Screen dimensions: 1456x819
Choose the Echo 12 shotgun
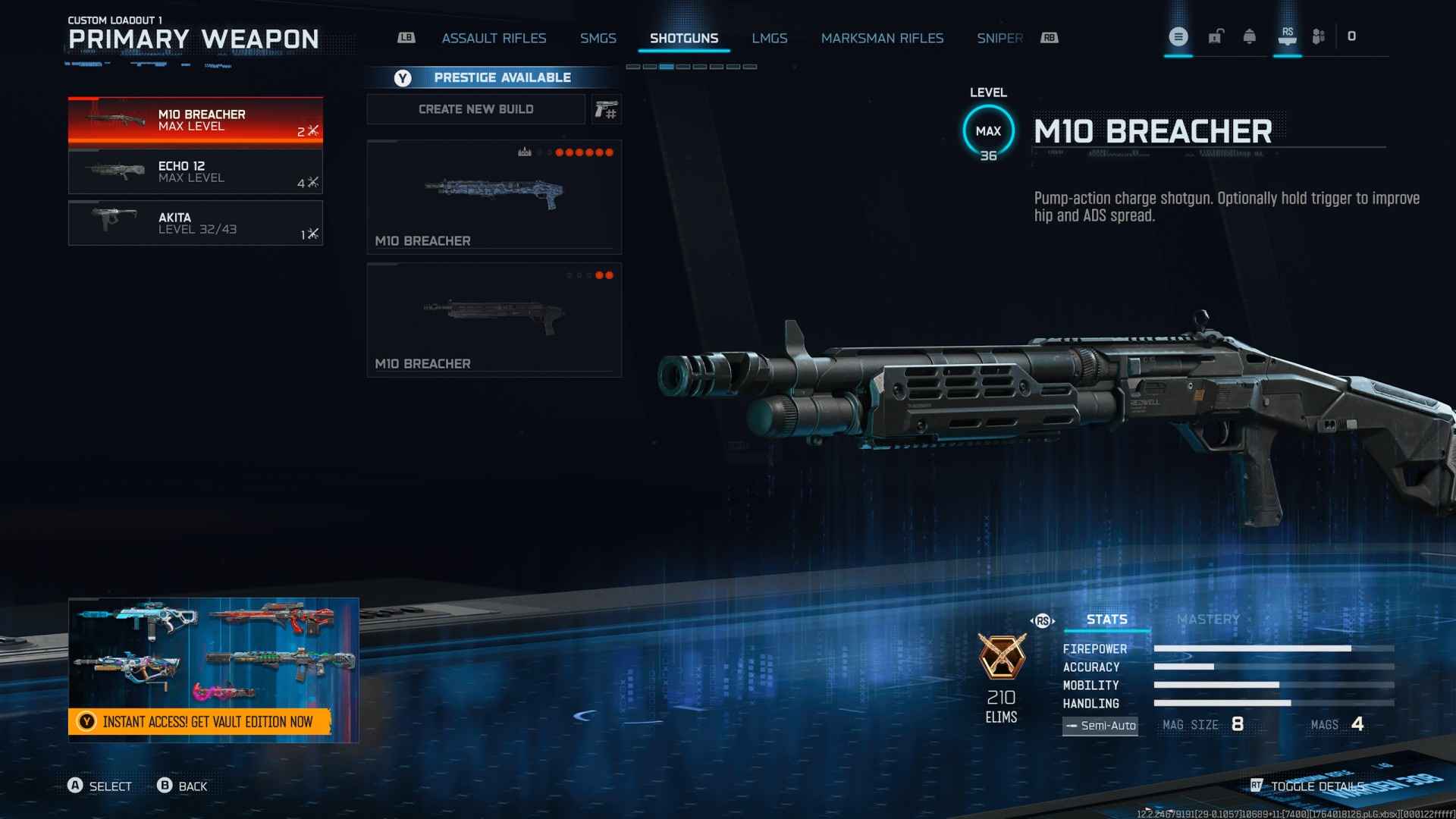tap(195, 171)
